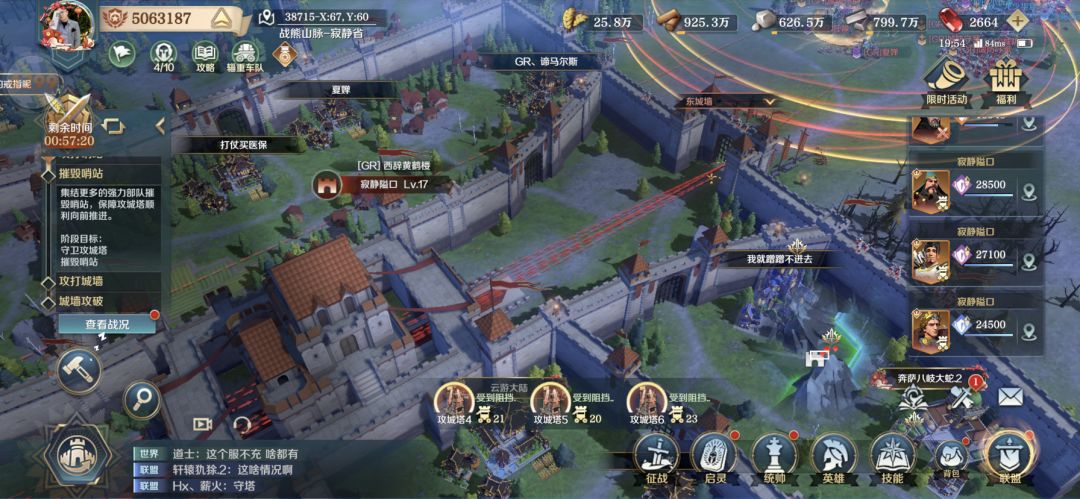This screenshot has width=1080, height=499.
Task: Open the helmet troop count icon showing 4/10
Action: (x=163, y=53)
